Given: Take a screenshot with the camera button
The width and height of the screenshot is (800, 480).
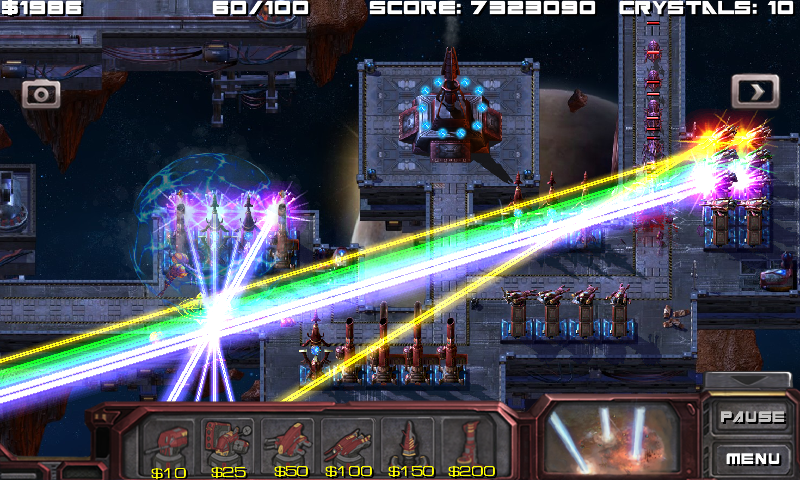Looking at the screenshot, I should (x=42, y=94).
